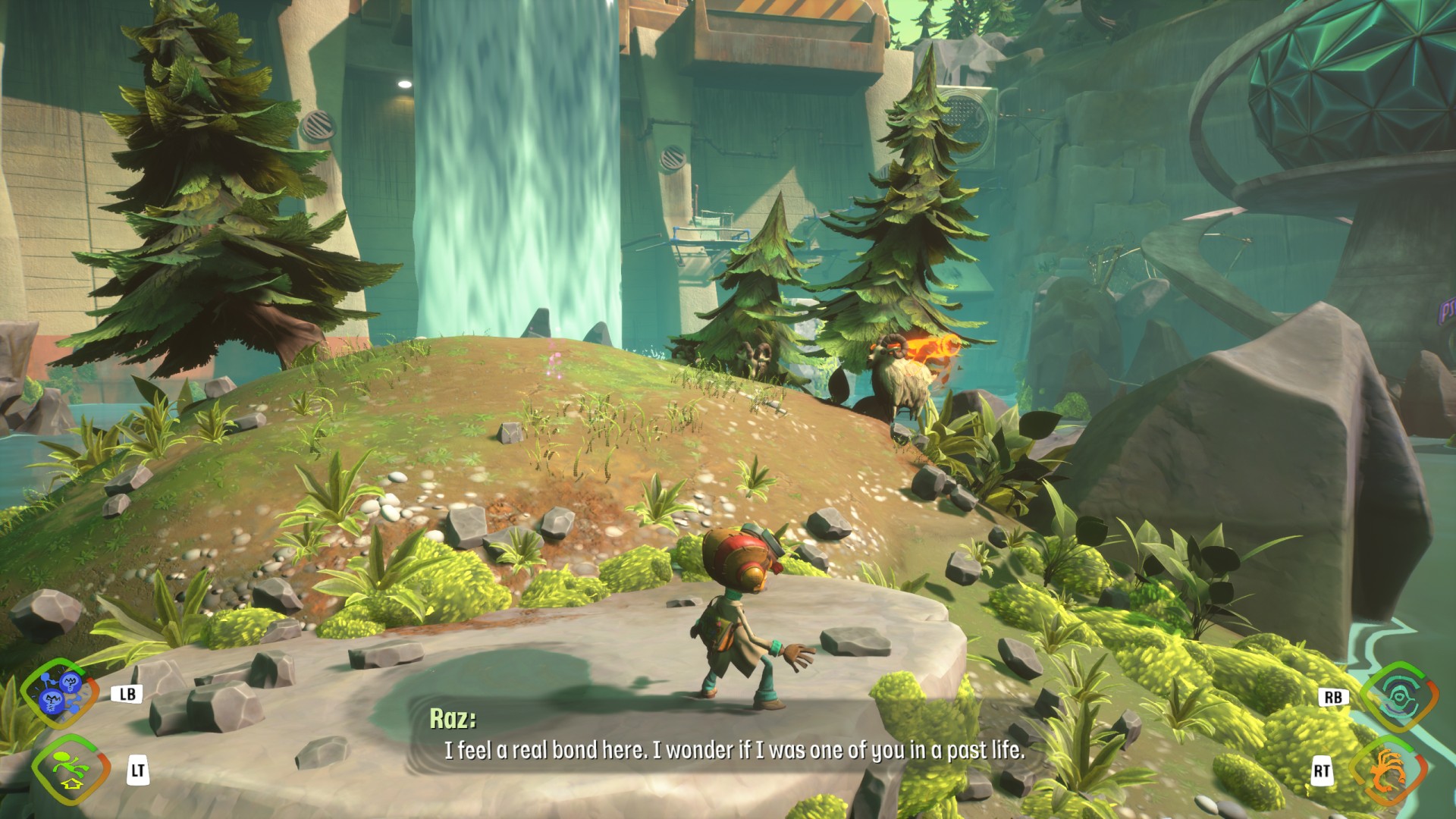The image size is (1456, 819).
Task: Activate the blue Mental Connection power icon
Action: pyautogui.click(x=61, y=692)
